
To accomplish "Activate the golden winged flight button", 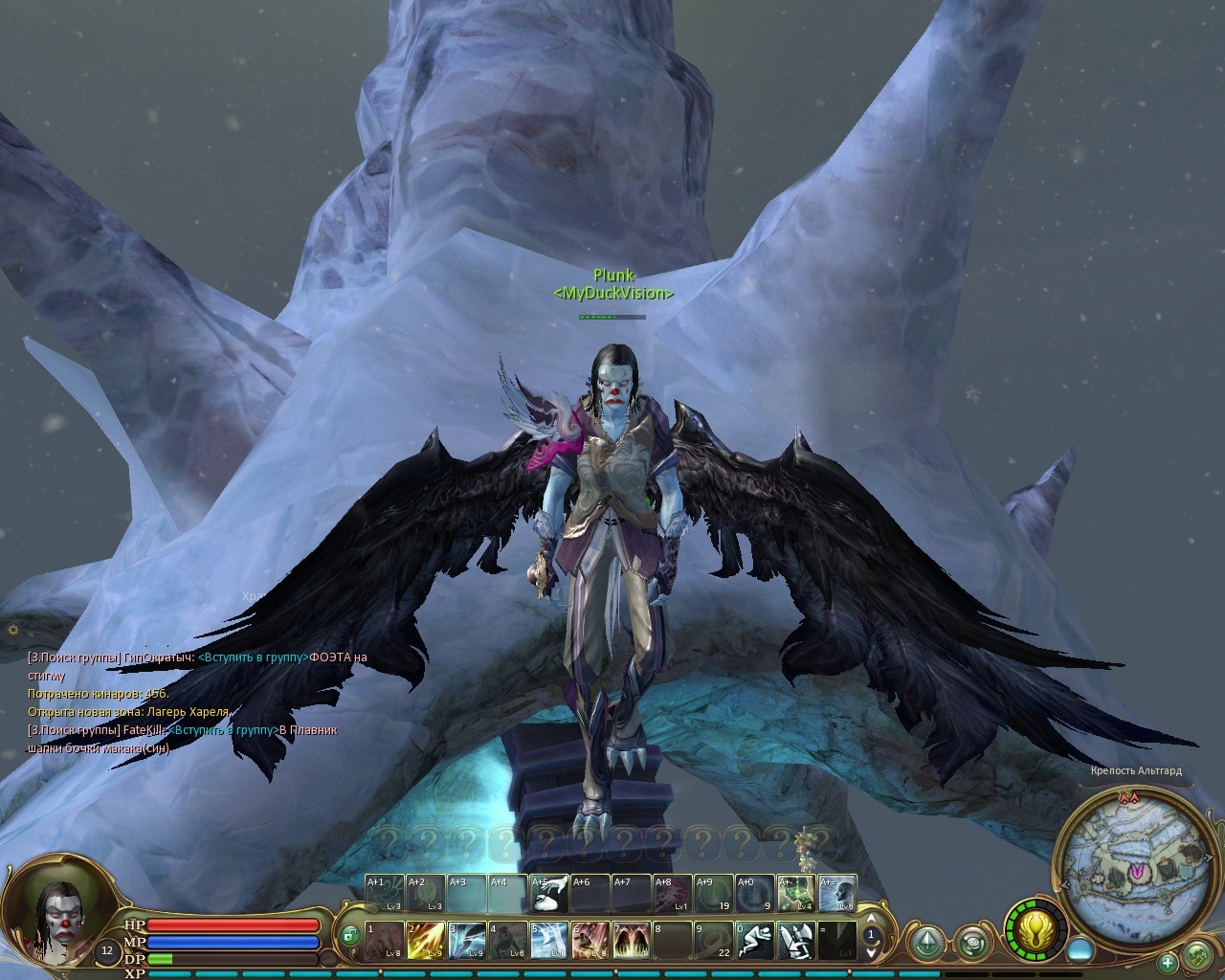I will 1036,930.
